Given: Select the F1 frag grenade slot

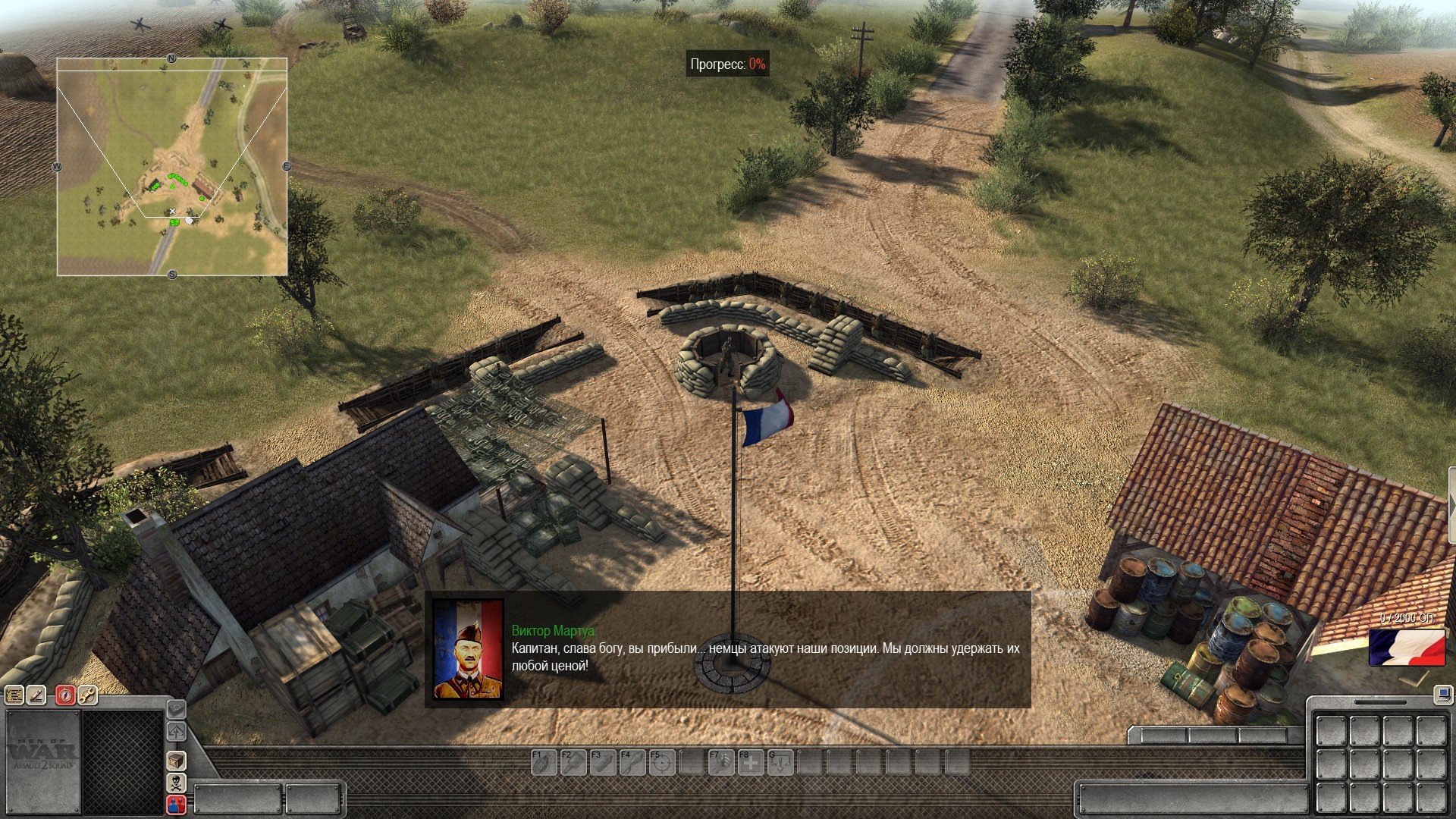Looking at the screenshot, I should (544, 762).
